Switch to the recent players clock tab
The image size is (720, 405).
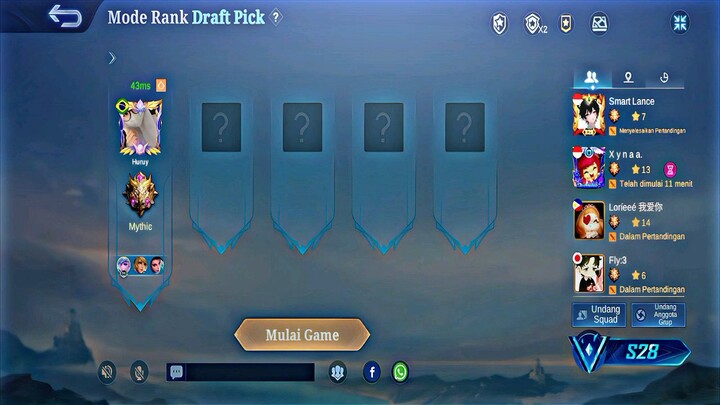664,77
